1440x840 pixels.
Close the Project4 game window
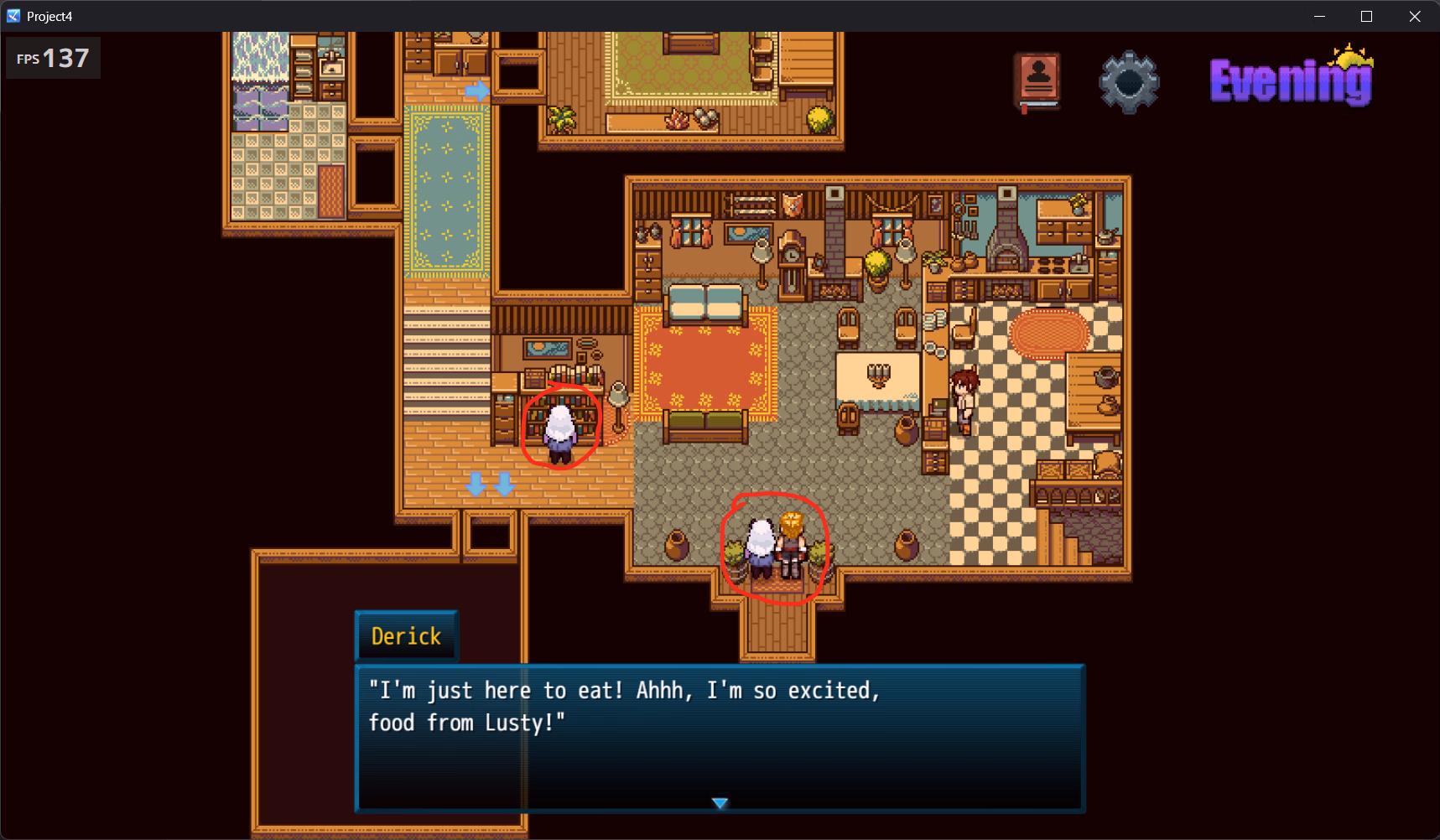pos(1415,16)
